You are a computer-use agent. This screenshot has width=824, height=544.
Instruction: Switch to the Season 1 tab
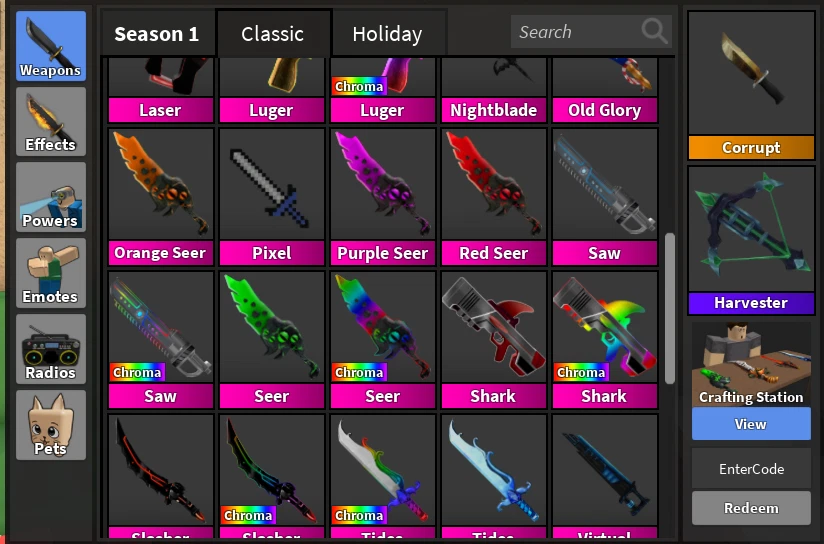coord(156,34)
